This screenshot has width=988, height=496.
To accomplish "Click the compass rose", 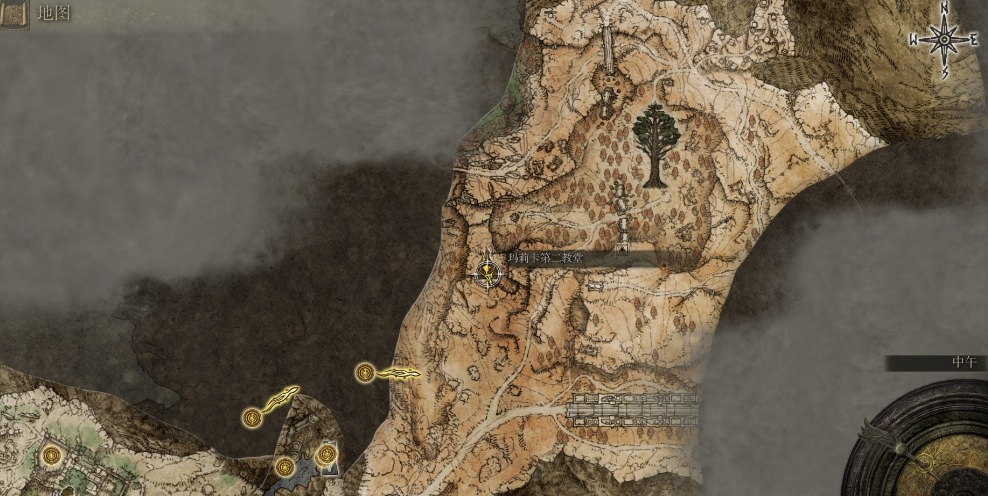I will (x=943, y=40).
